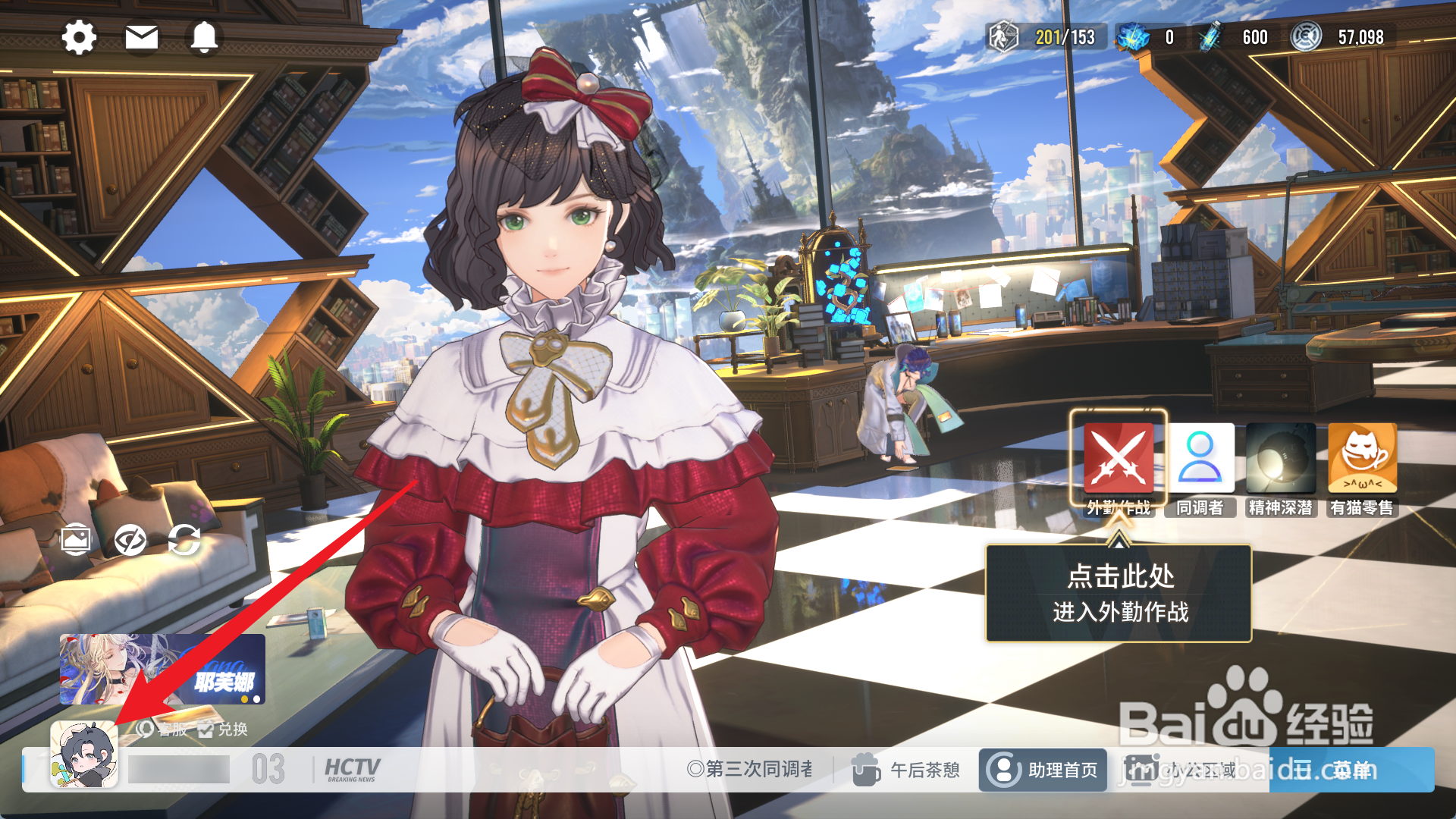The image size is (1456, 819).
Task: Open the 有猫零售 cat shop
Action: (x=1362, y=459)
